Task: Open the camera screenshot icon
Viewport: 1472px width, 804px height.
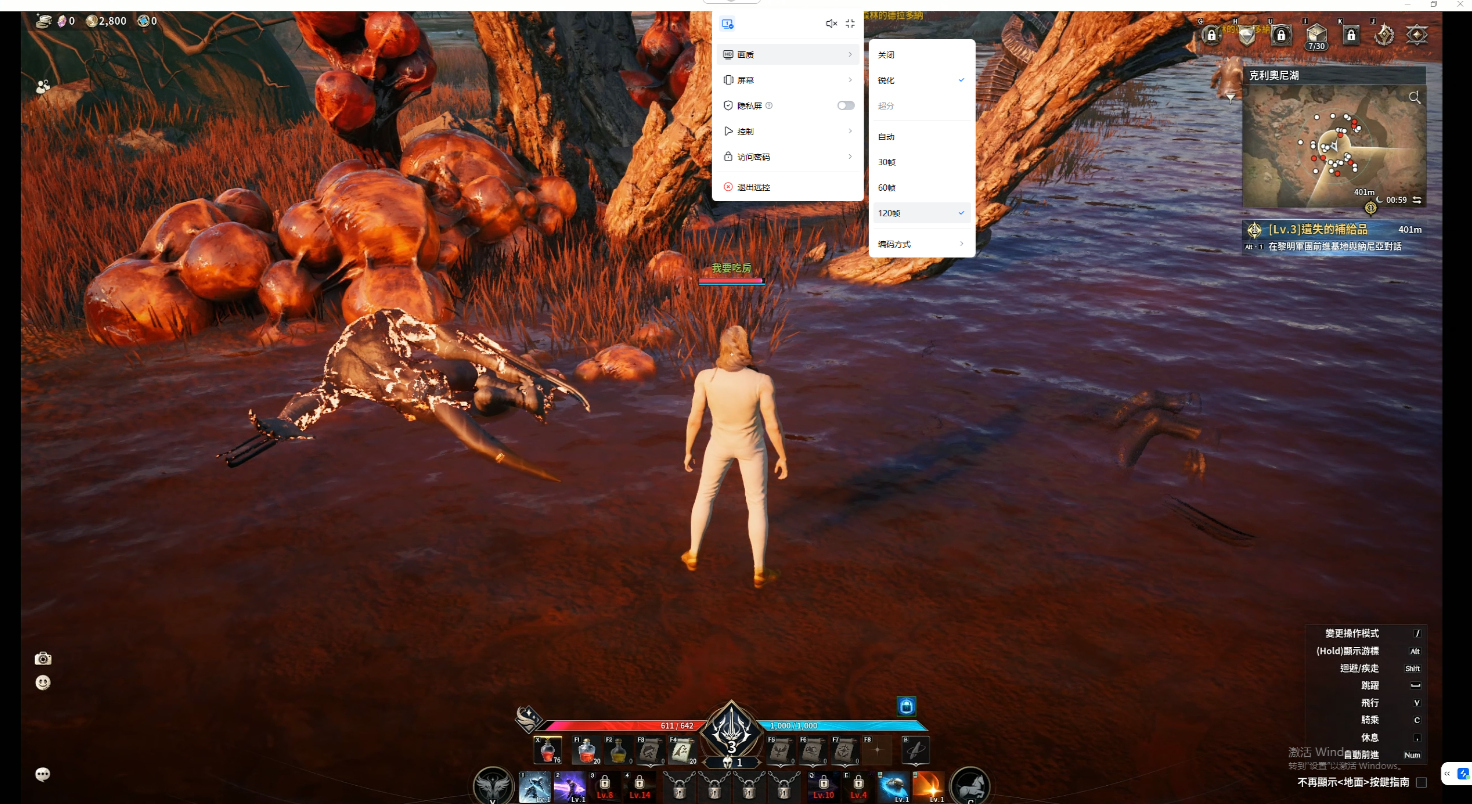Action: (x=43, y=658)
